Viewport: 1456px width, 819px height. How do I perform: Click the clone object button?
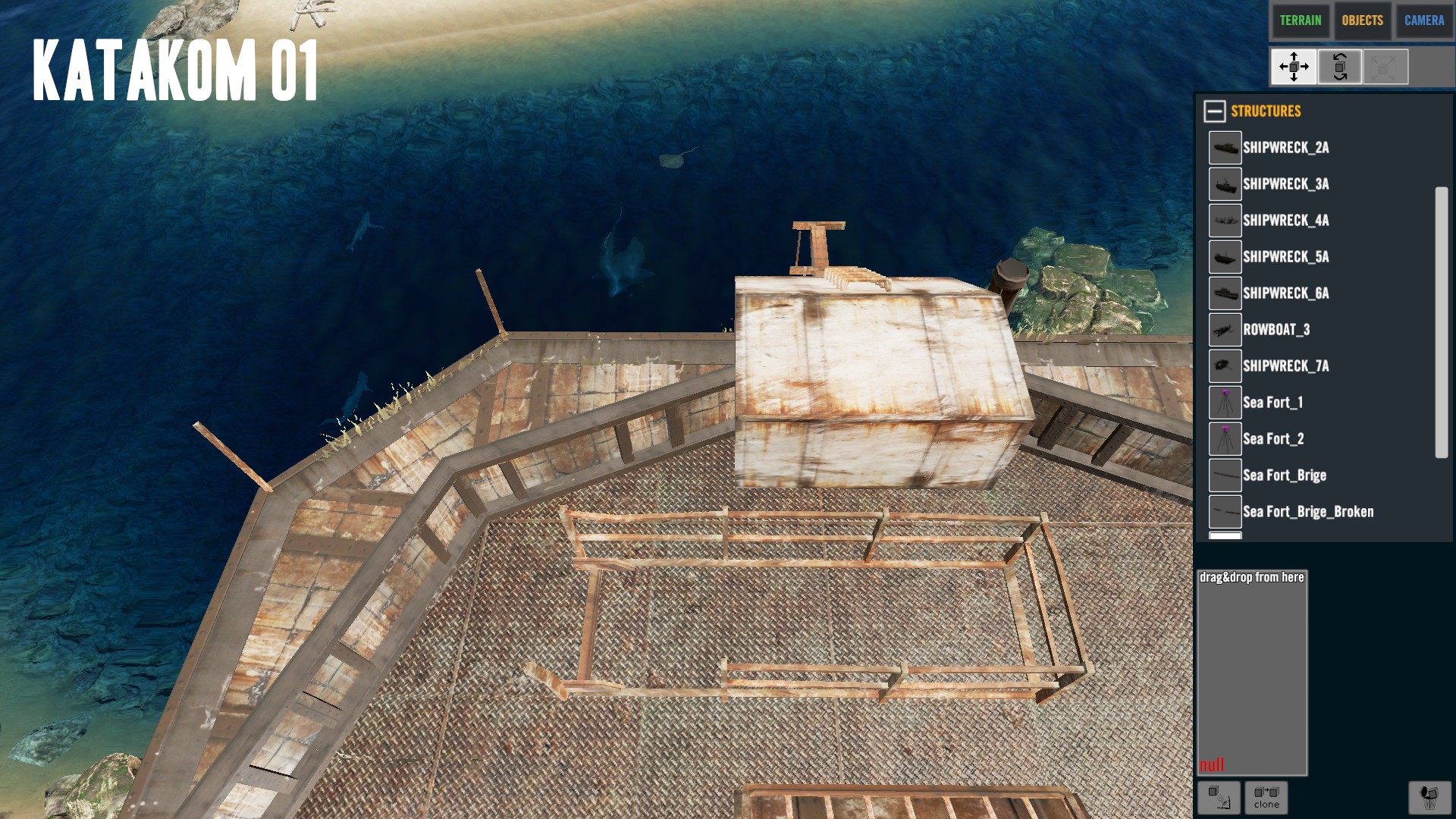coord(1266,798)
